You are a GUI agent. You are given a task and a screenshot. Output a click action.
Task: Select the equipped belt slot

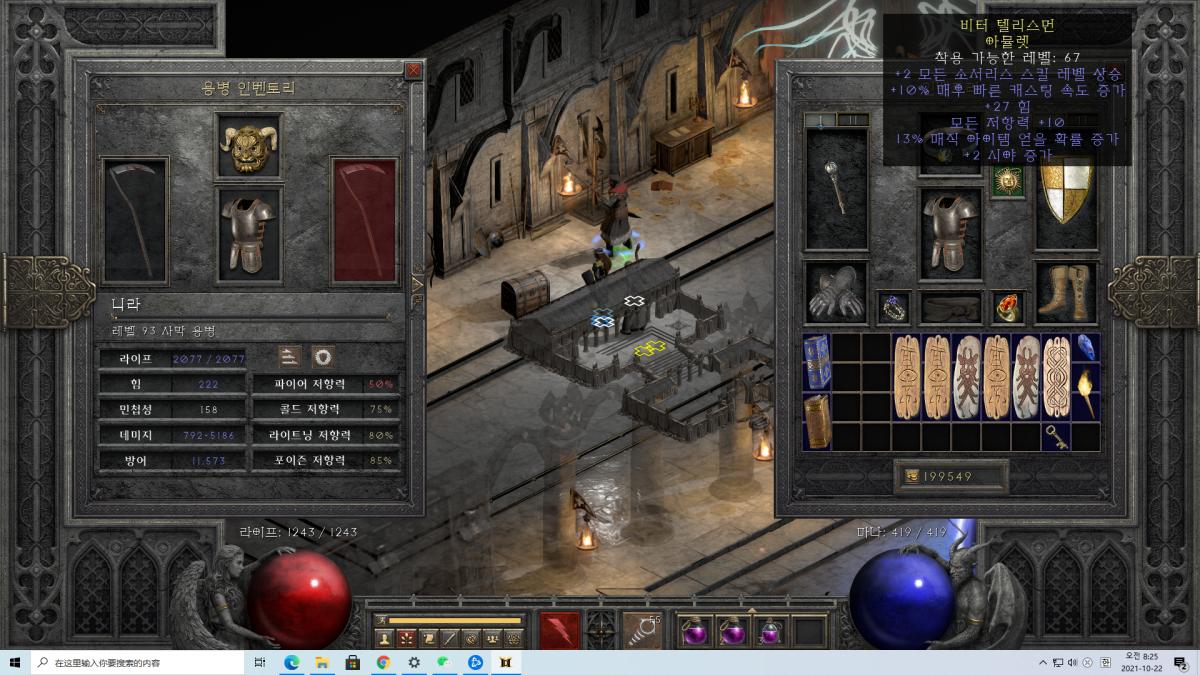(x=950, y=308)
